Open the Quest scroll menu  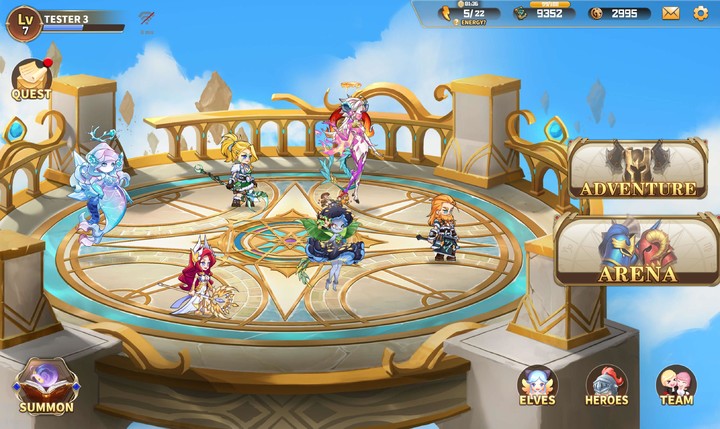pyautogui.click(x=31, y=79)
